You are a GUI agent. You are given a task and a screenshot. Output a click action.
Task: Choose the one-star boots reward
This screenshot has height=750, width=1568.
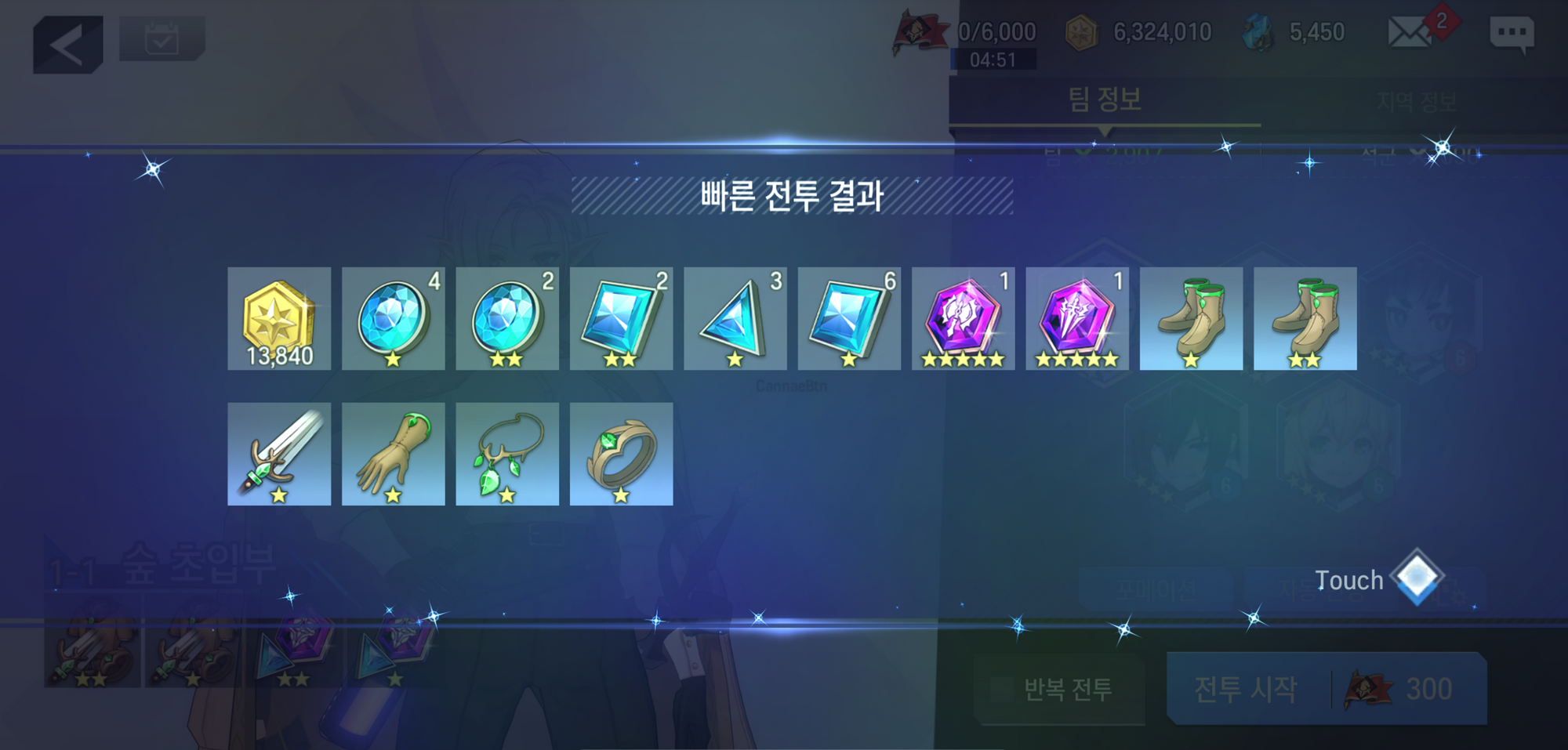tap(1191, 318)
